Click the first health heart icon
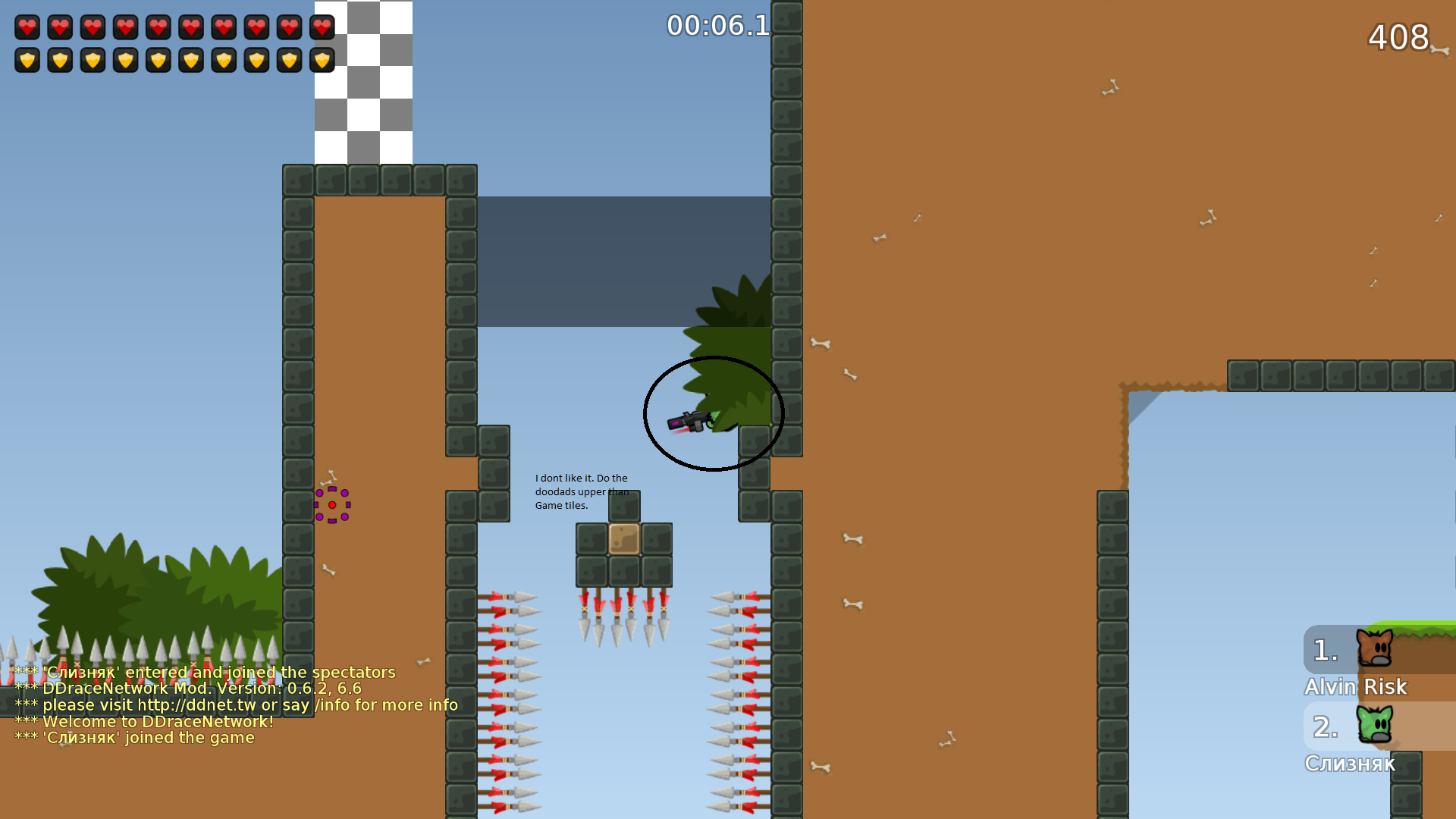 click(x=26, y=27)
